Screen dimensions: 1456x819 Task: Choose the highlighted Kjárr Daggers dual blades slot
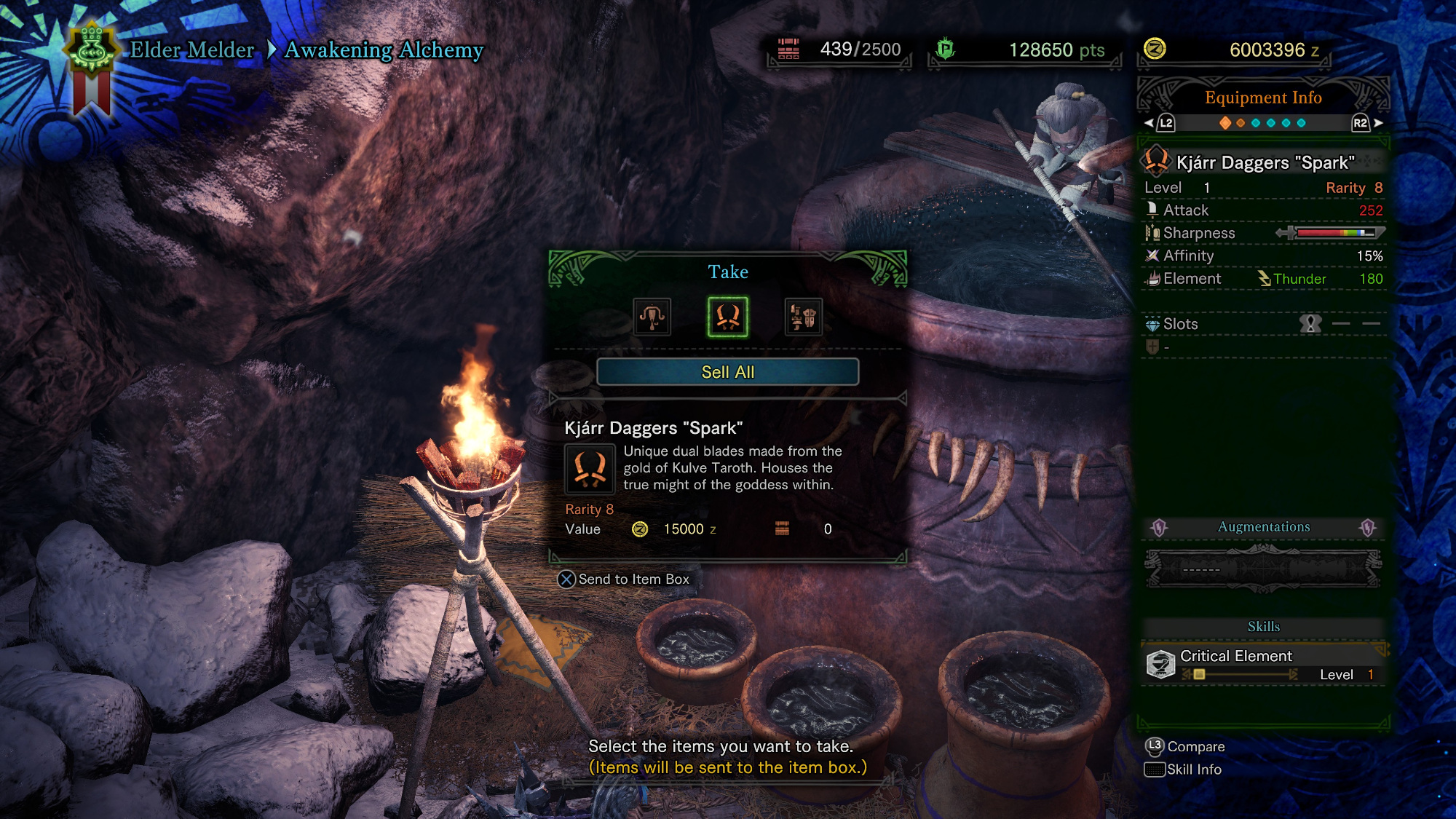(727, 317)
